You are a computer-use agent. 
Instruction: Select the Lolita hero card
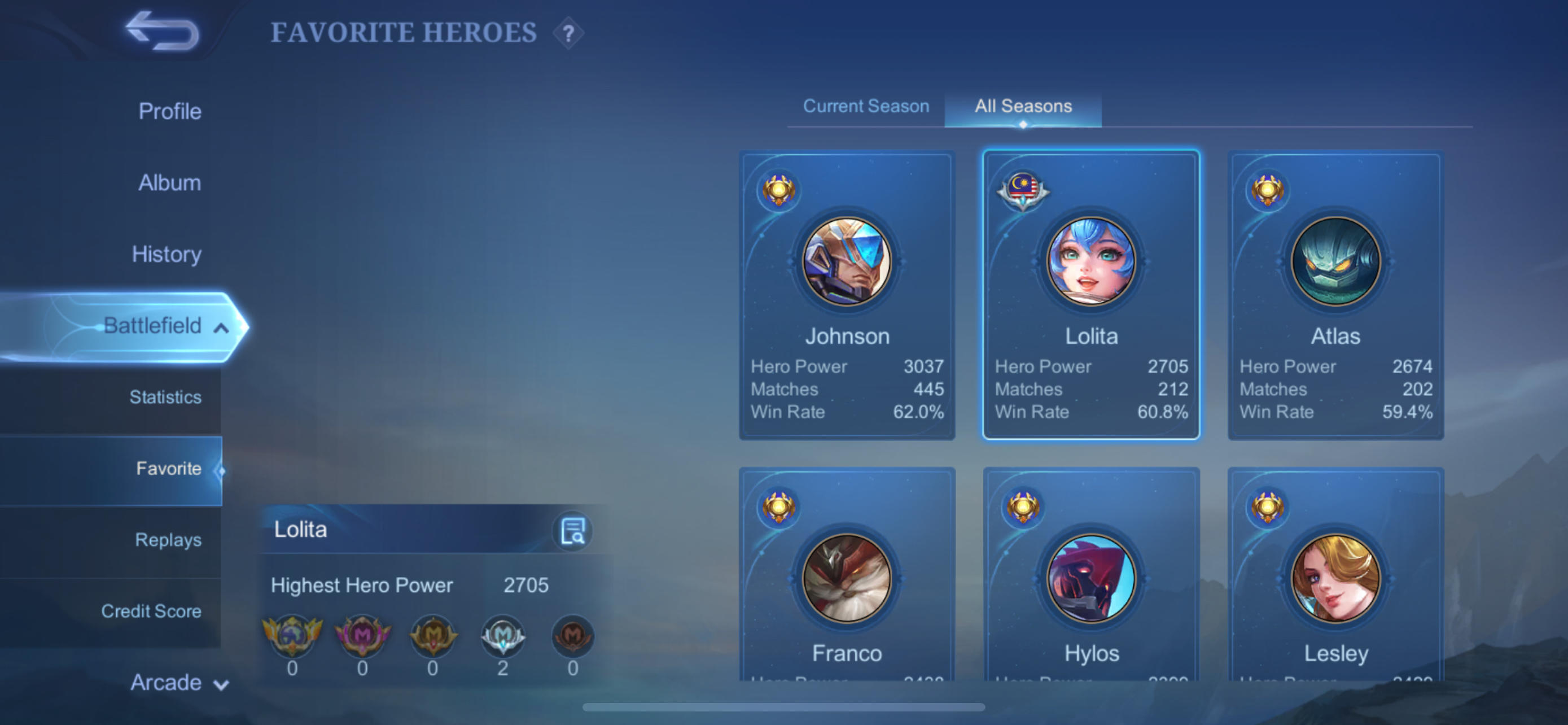[x=1091, y=295]
